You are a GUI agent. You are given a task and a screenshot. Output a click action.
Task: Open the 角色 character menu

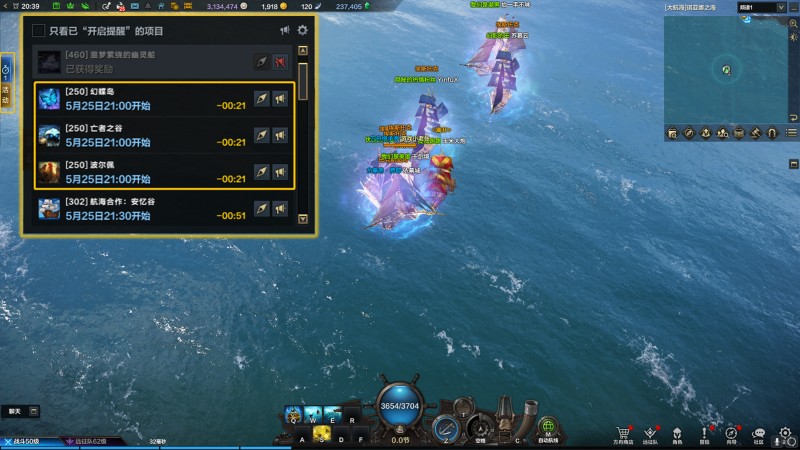(677, 433)
